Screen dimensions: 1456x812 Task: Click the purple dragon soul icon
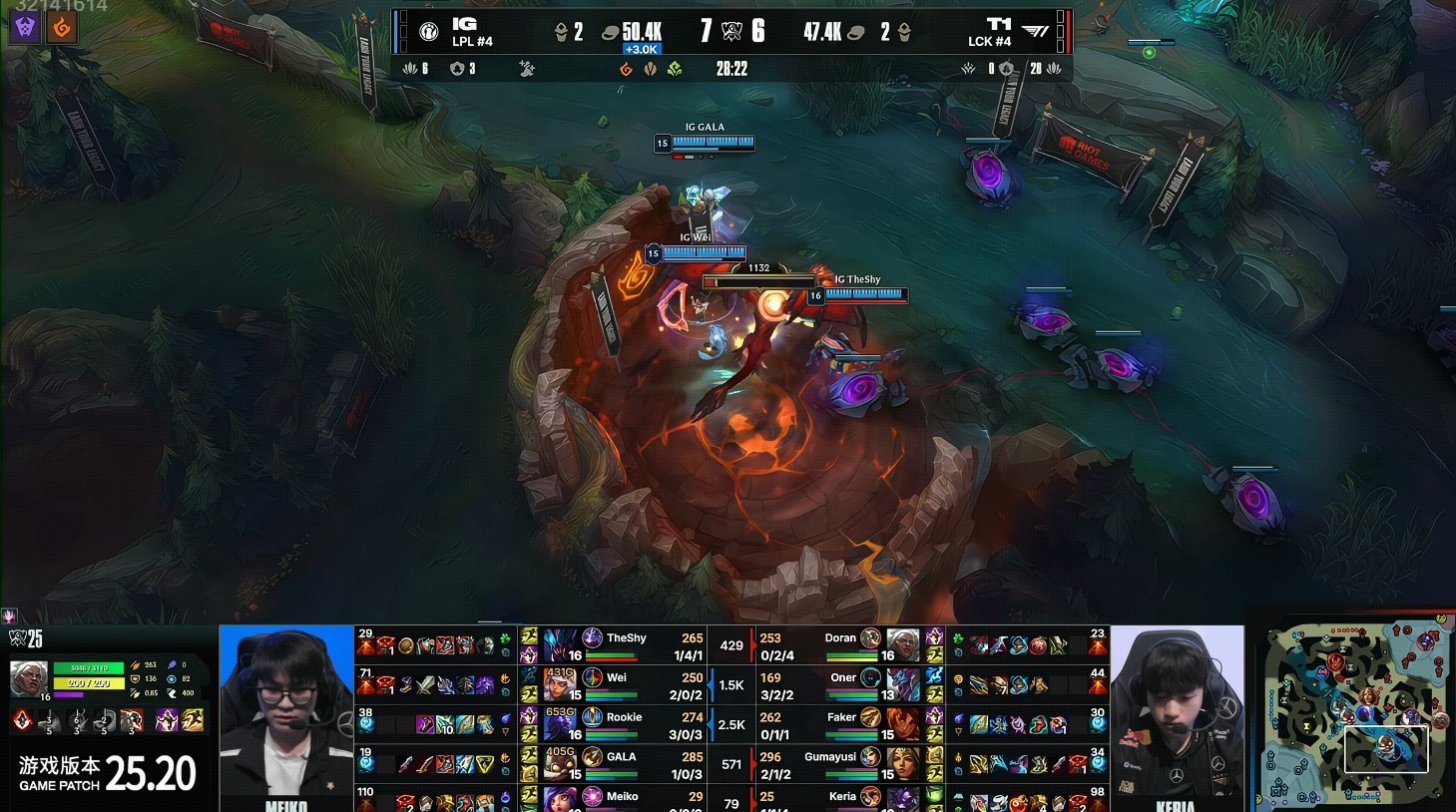coord(26,27)
